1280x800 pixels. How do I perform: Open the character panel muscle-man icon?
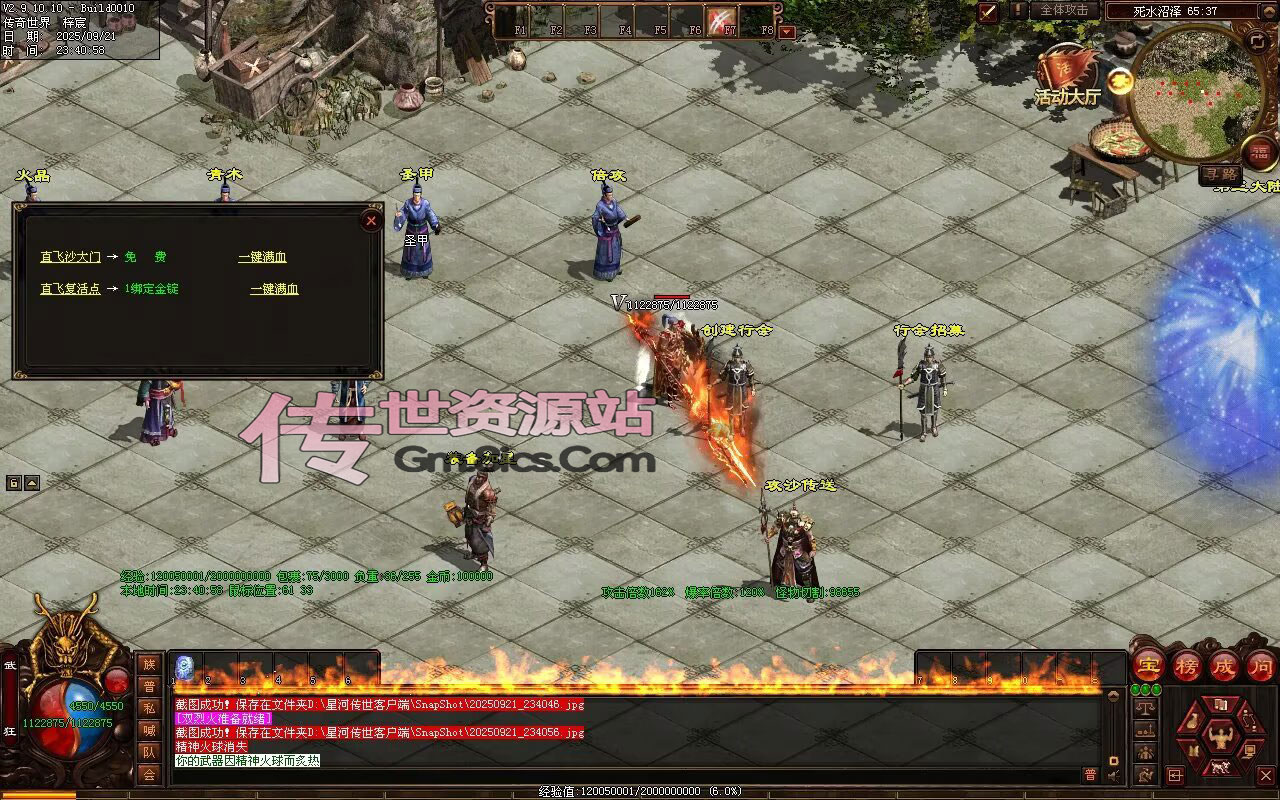[x=1220, y=739]
